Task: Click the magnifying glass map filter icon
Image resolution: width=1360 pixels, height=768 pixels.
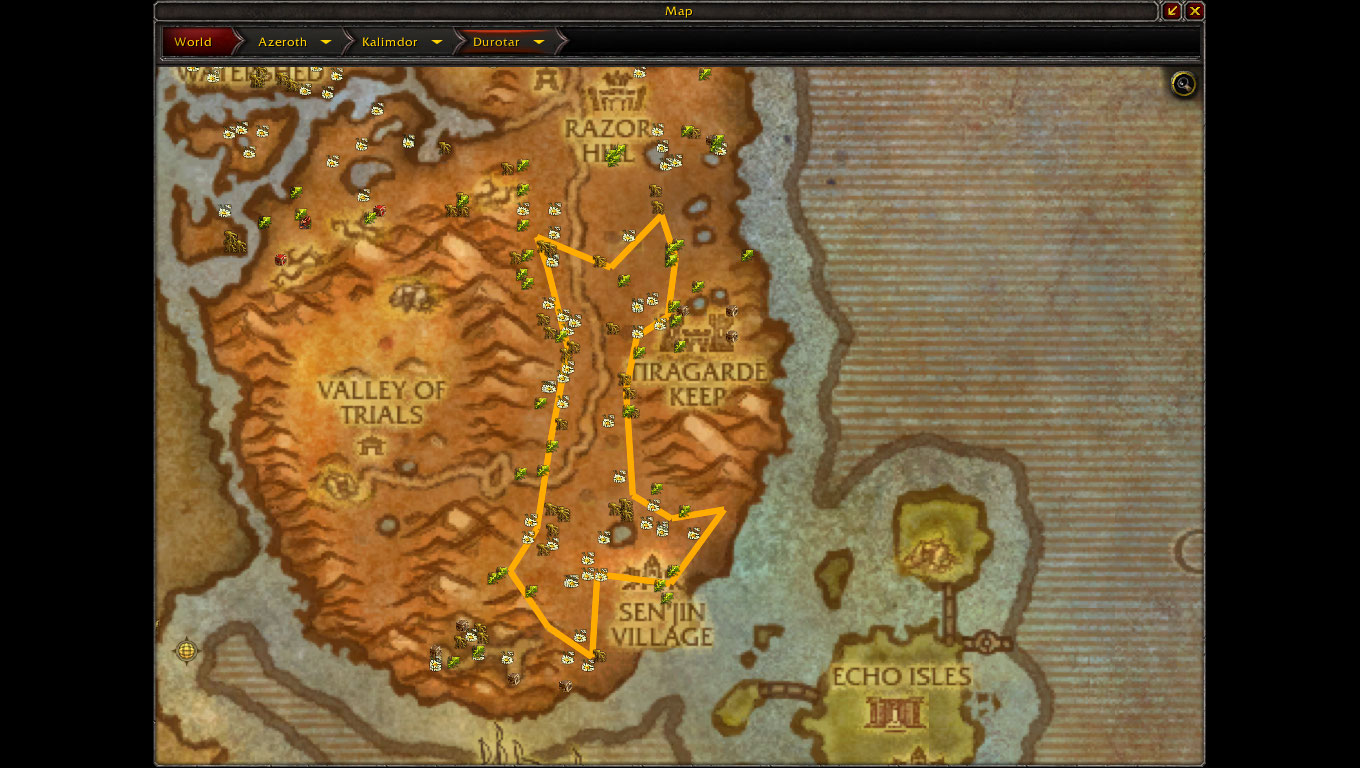Action: pyautogui.click(x=1184, y=84)
